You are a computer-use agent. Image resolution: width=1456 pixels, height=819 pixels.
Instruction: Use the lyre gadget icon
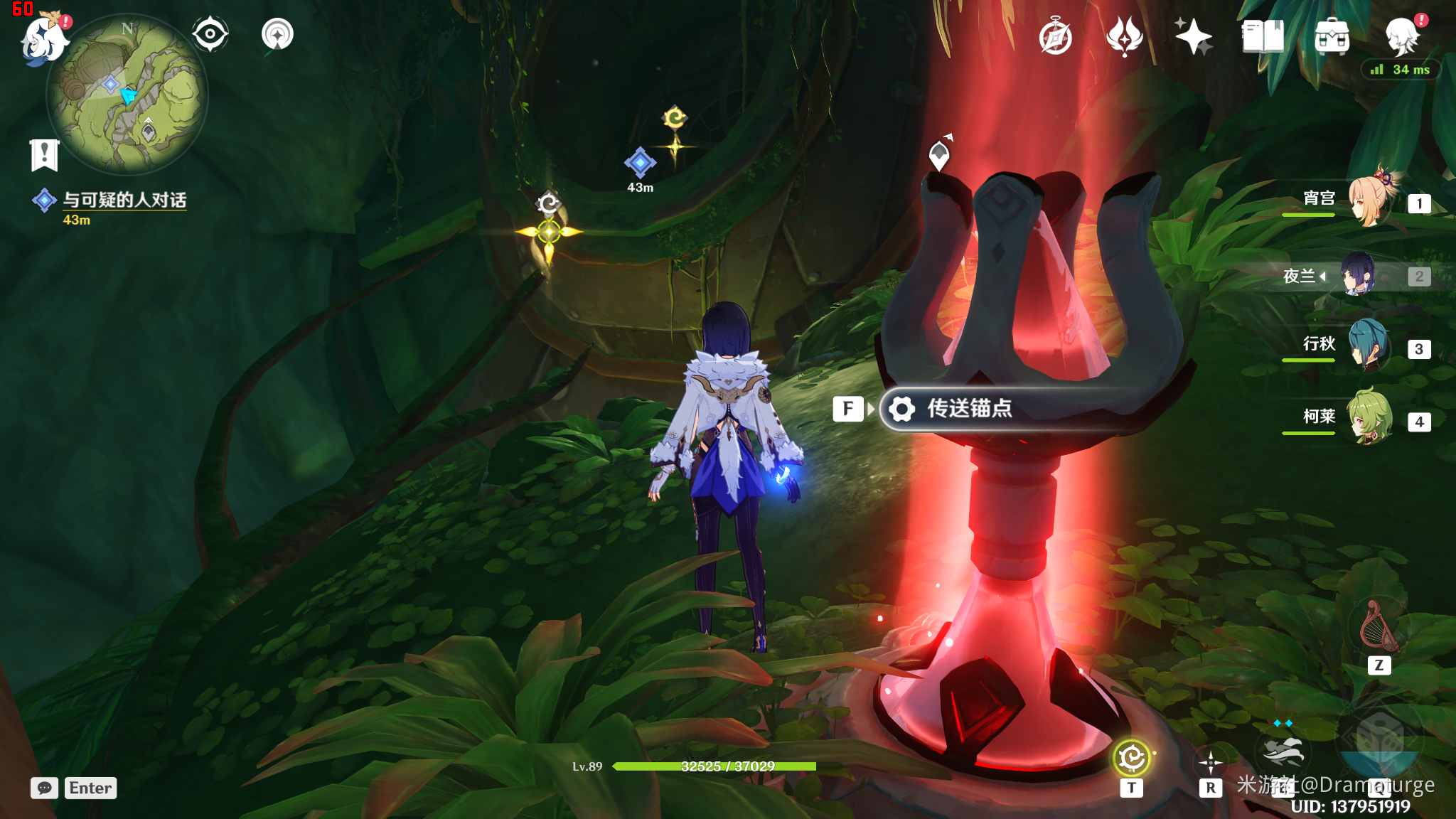click(1379, 627)
